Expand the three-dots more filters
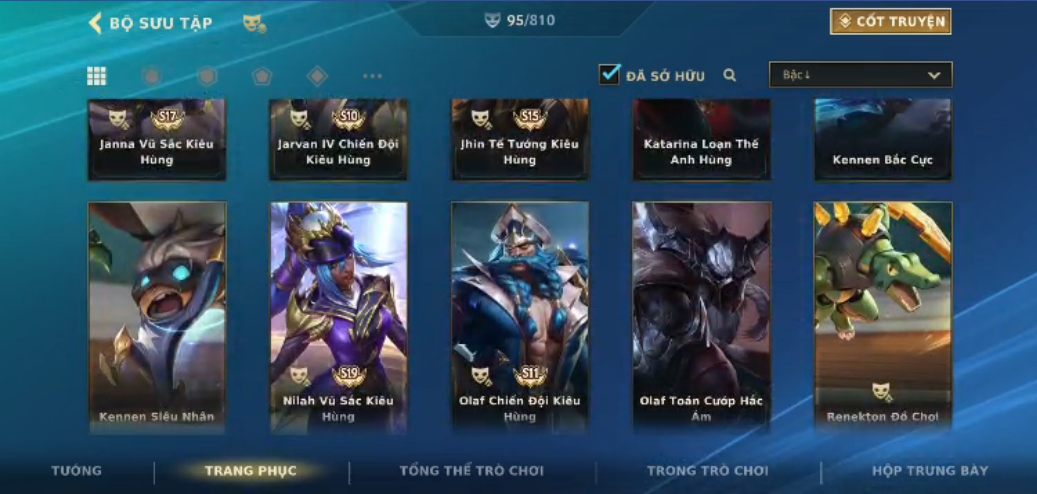The width and height of the screenshot is (1037, 494). point(372,76)
